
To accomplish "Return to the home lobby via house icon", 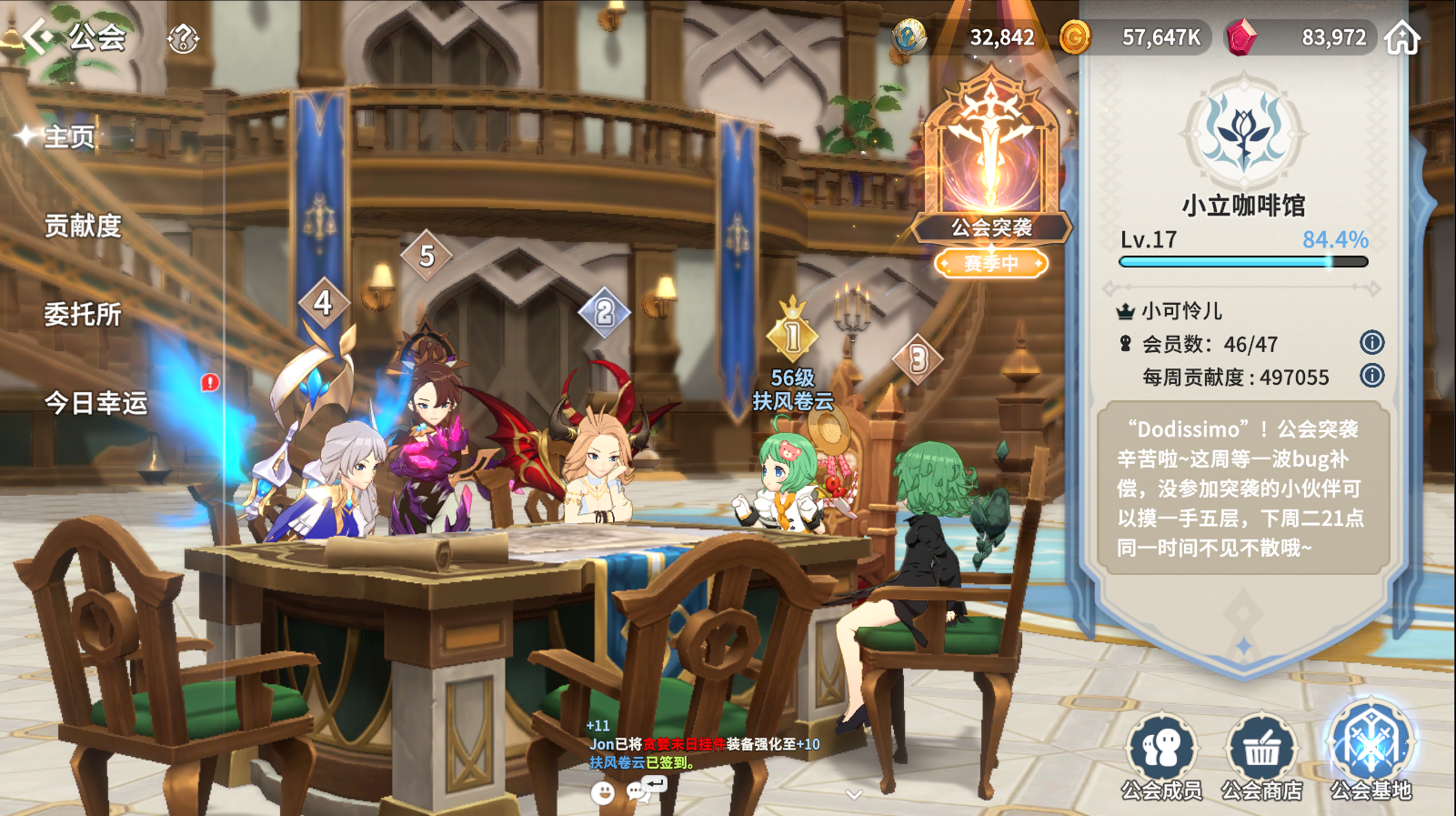I will 1401,38.
